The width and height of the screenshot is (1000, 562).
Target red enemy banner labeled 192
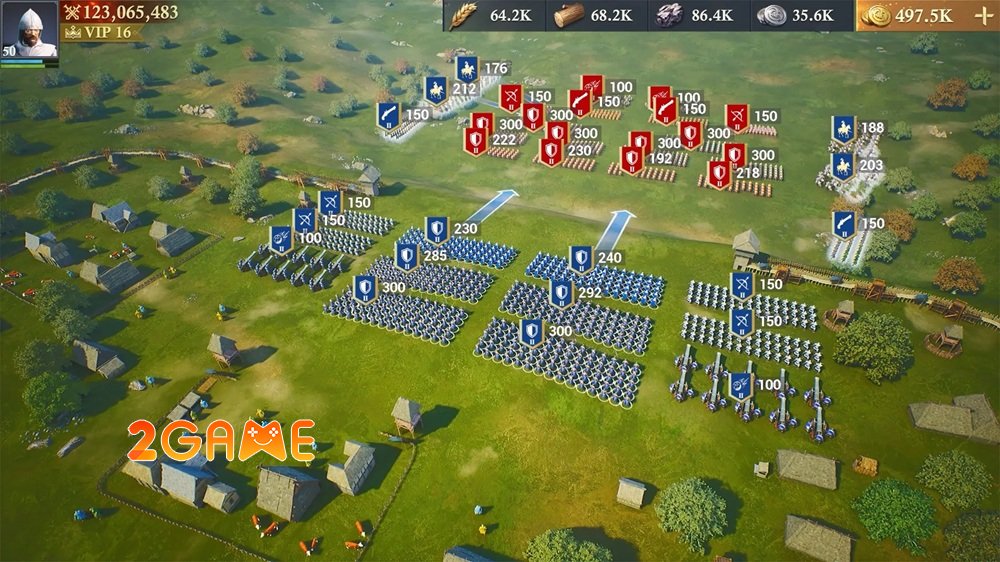coord(631,158)
